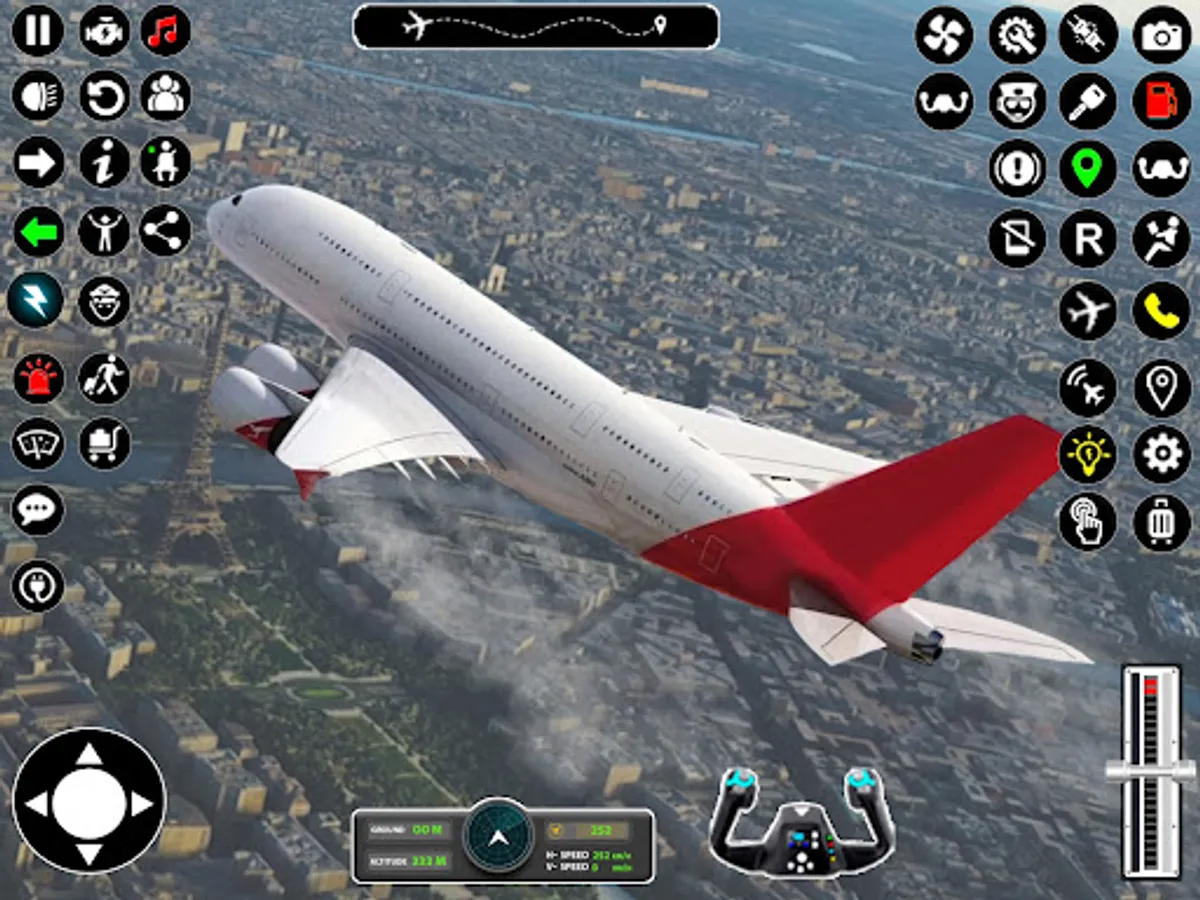Select the white right arrow button
This screenshot has width=1200, height=900.
click(x=38, y=162)
